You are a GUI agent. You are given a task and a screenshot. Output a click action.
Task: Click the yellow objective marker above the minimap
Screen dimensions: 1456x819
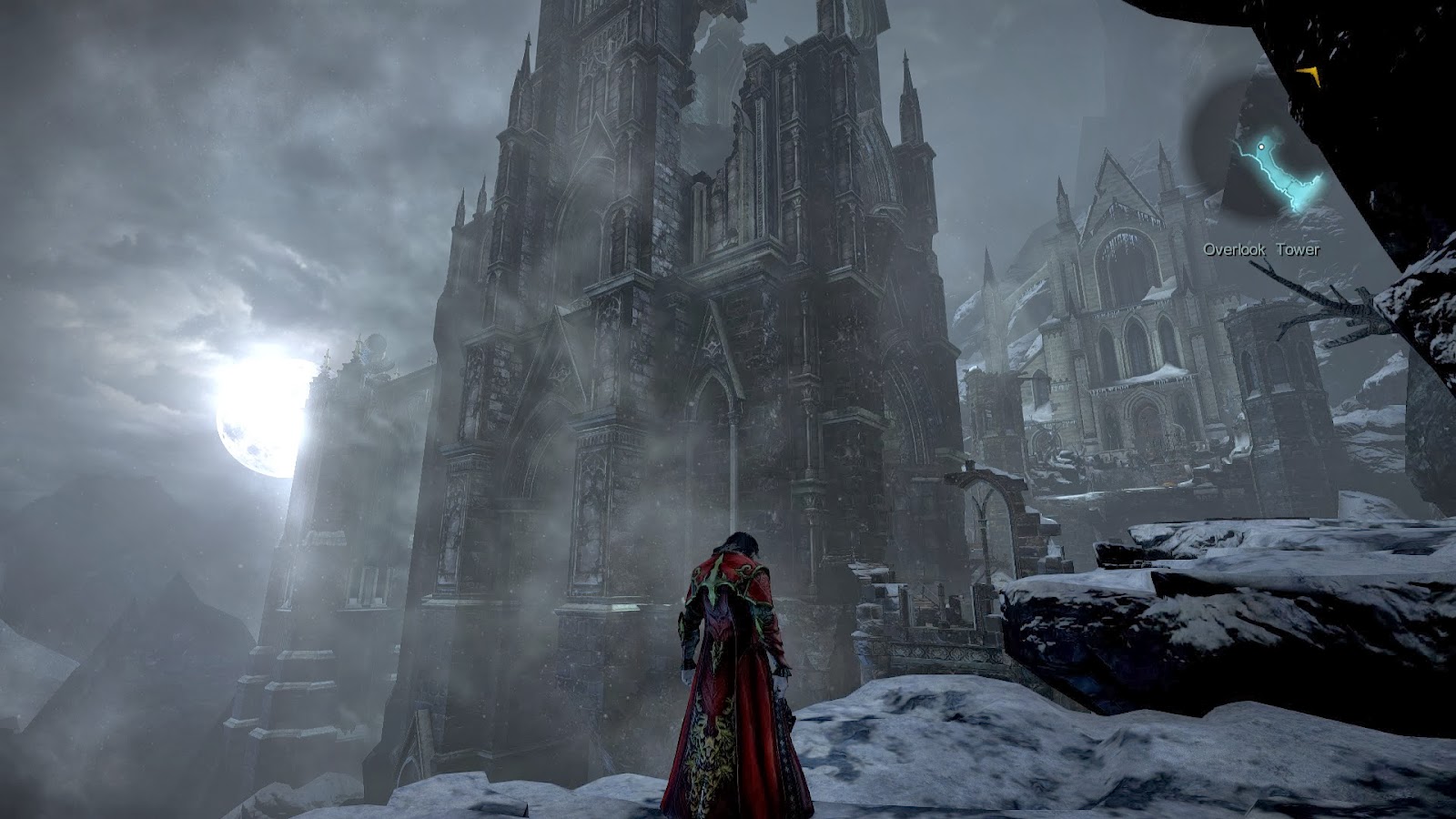[1310, 75]
